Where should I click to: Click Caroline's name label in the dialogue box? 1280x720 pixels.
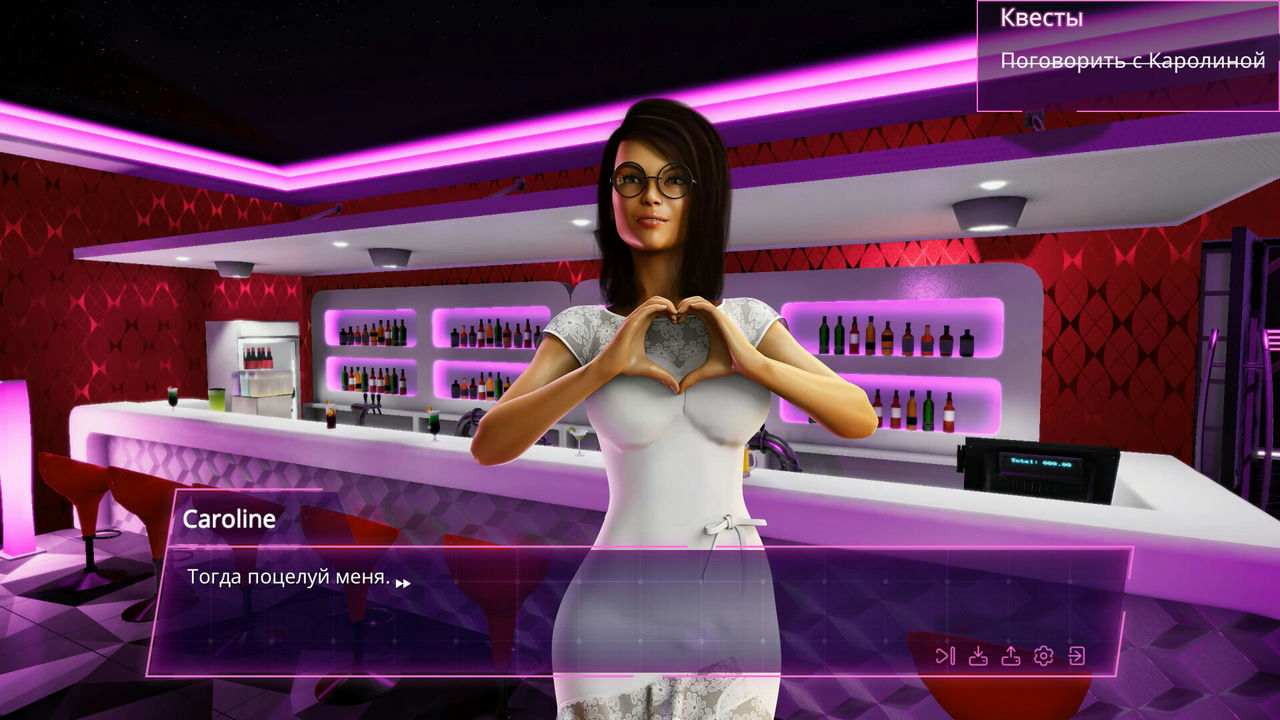coord(230,519)
